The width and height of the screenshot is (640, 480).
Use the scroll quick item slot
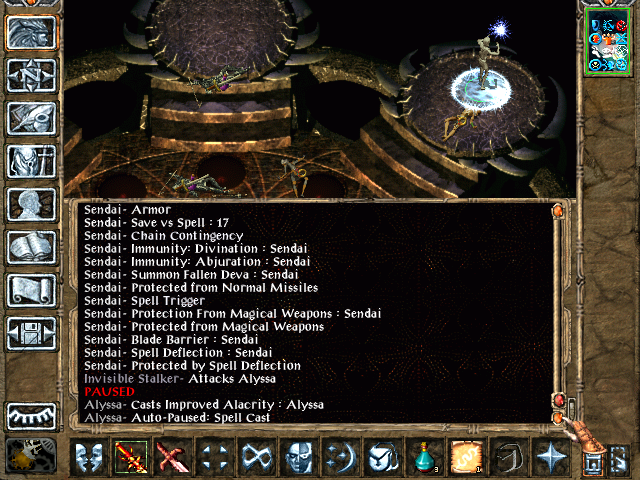tap(467, 460)
